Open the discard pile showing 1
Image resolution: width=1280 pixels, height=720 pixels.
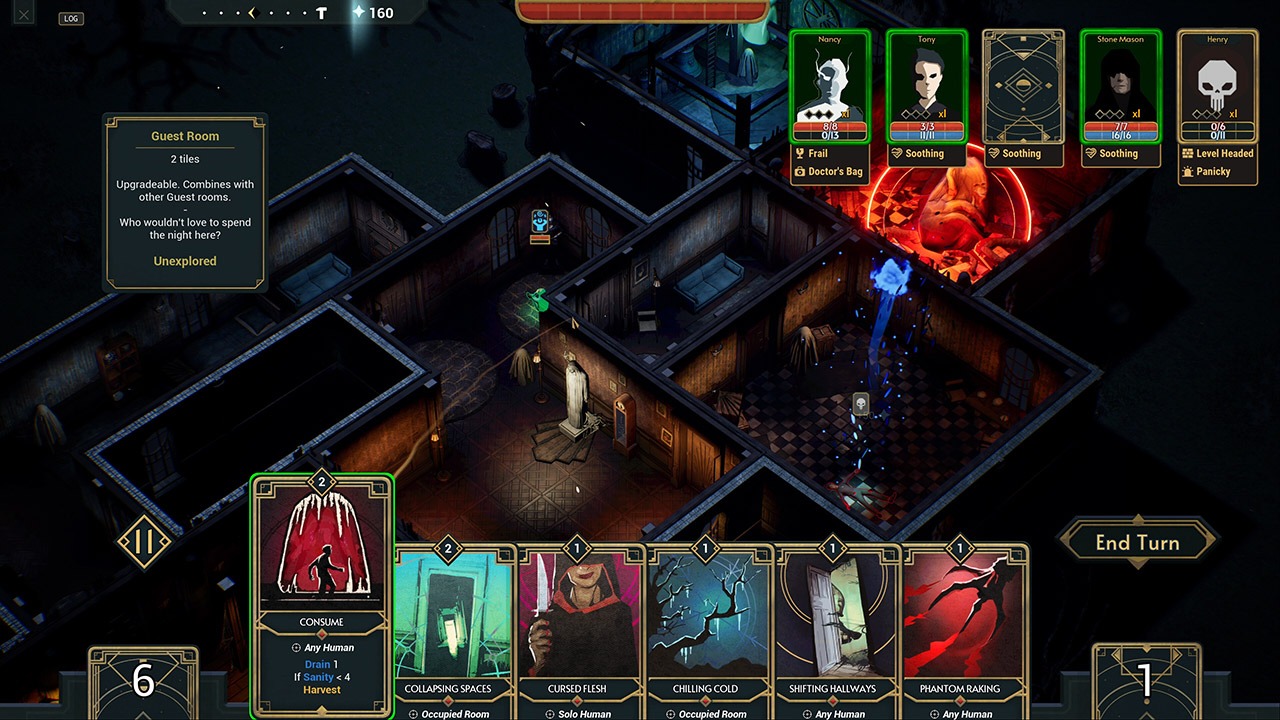1146,682
